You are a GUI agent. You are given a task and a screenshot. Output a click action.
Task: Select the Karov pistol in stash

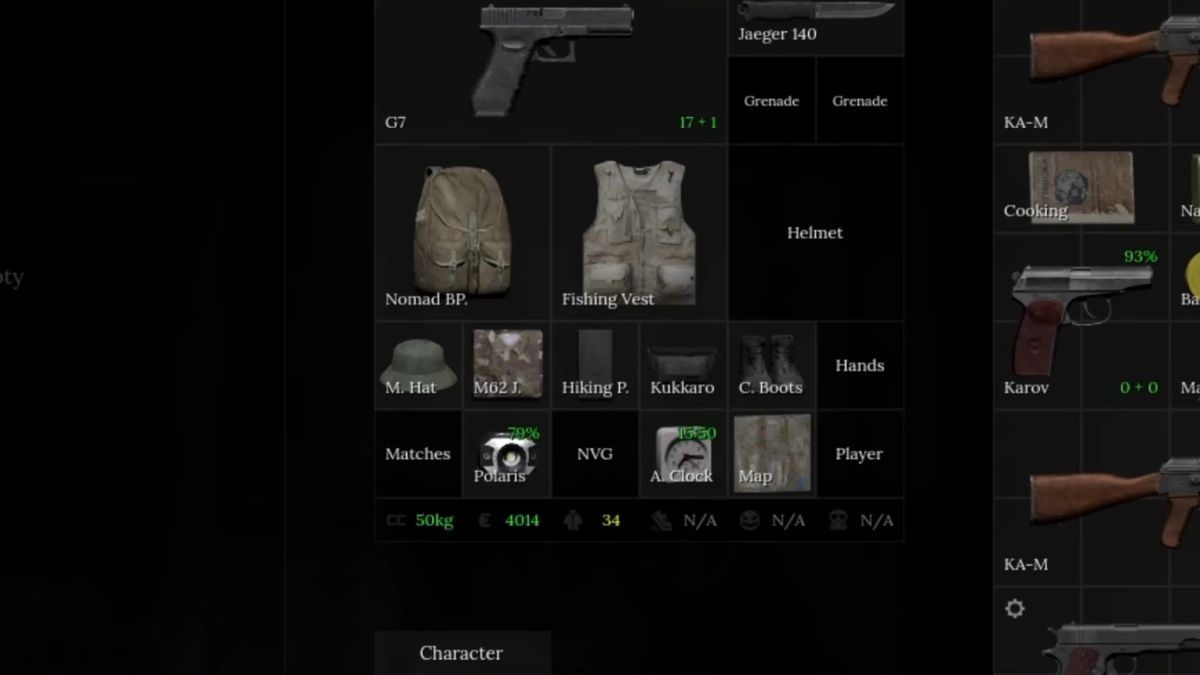point(1080,320)
